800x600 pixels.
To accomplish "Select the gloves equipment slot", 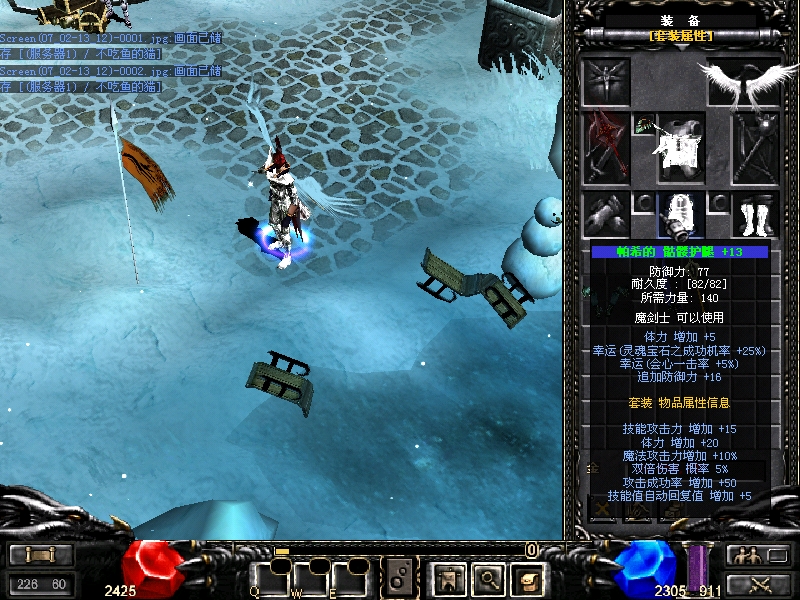I will click(605, 214).
